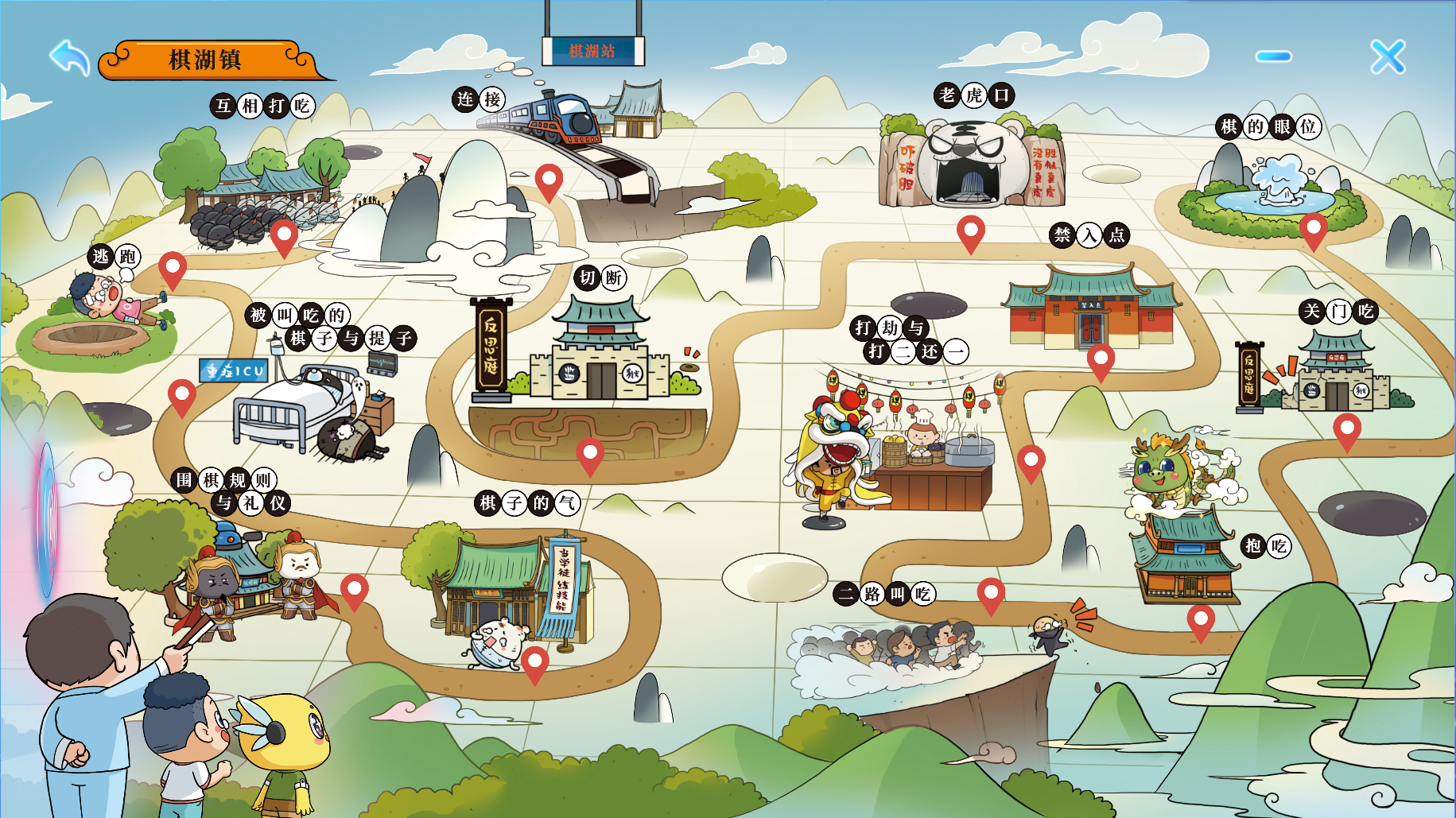Image resolution: width=1456 pixels, height=818 pixels.
Task: Start the 围棋规则与礼仪 level pin
Action: [355, 589]
